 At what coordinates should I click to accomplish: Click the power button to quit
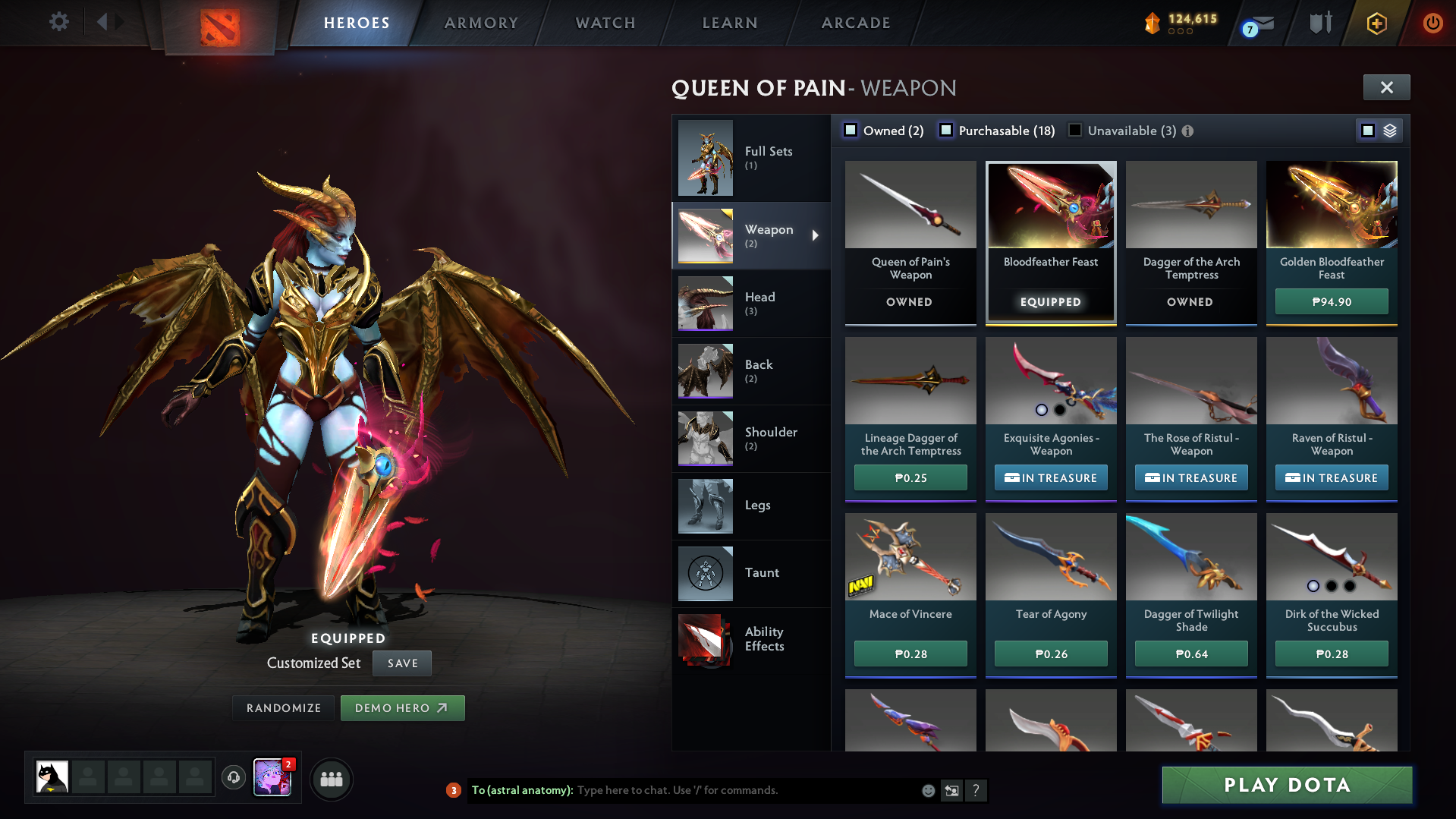[x=1432, y=23]
